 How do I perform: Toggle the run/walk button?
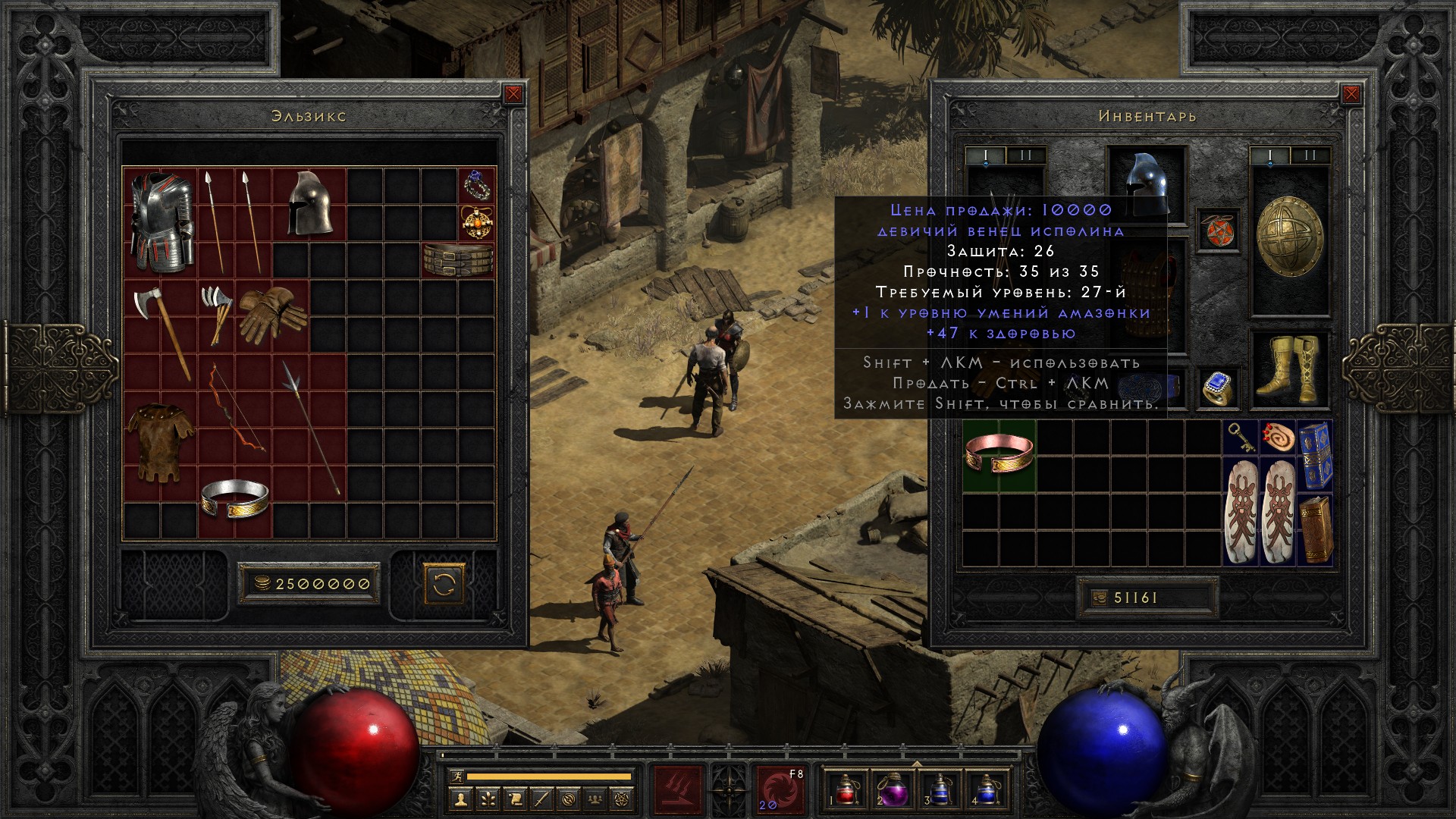click(x=455, y=777)
